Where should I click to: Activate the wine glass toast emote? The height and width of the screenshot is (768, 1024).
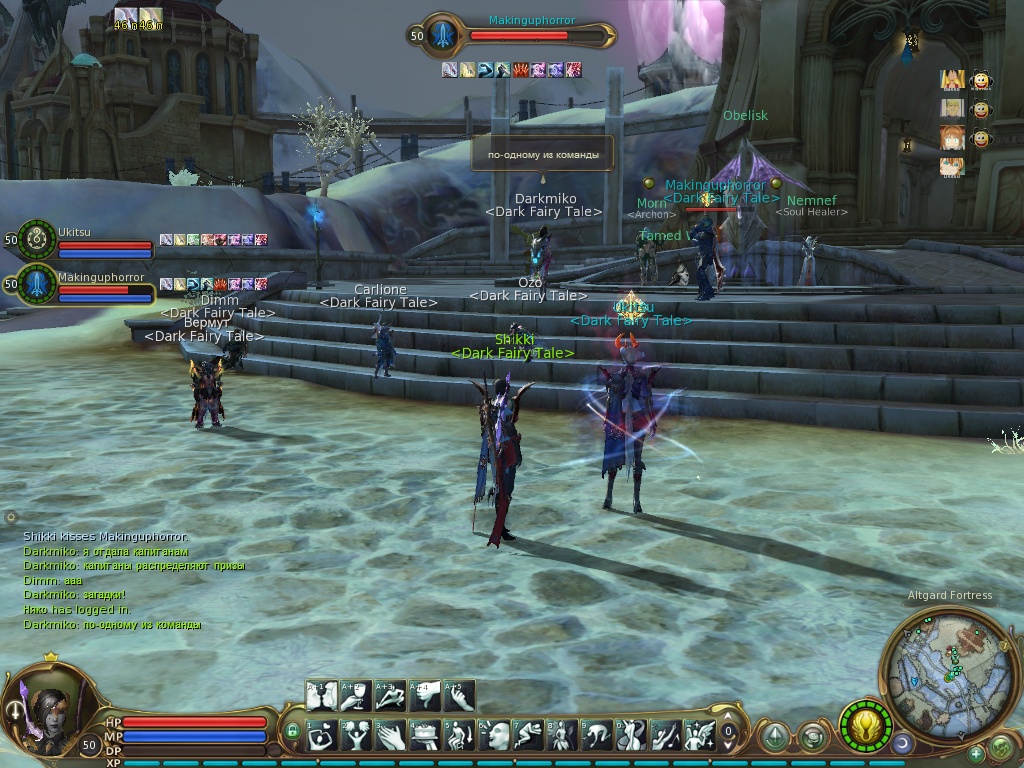click(356, 695)
